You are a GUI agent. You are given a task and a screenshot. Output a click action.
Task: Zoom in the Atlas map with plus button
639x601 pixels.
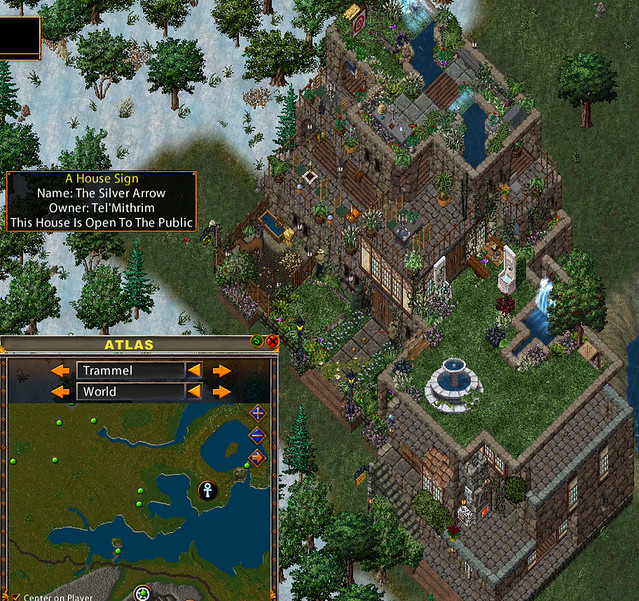point(258,413)
